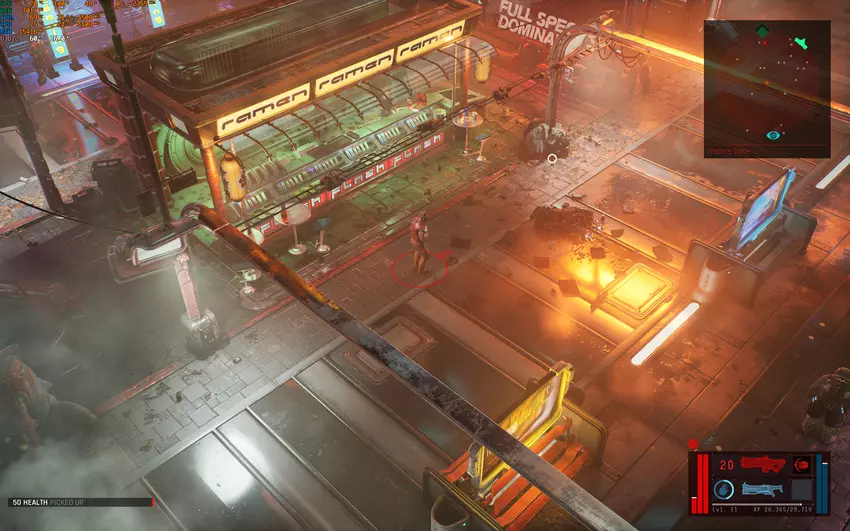Click the green arrow marker on minimap
Viewport: 850px width, 531px height.
click(800, 43)
